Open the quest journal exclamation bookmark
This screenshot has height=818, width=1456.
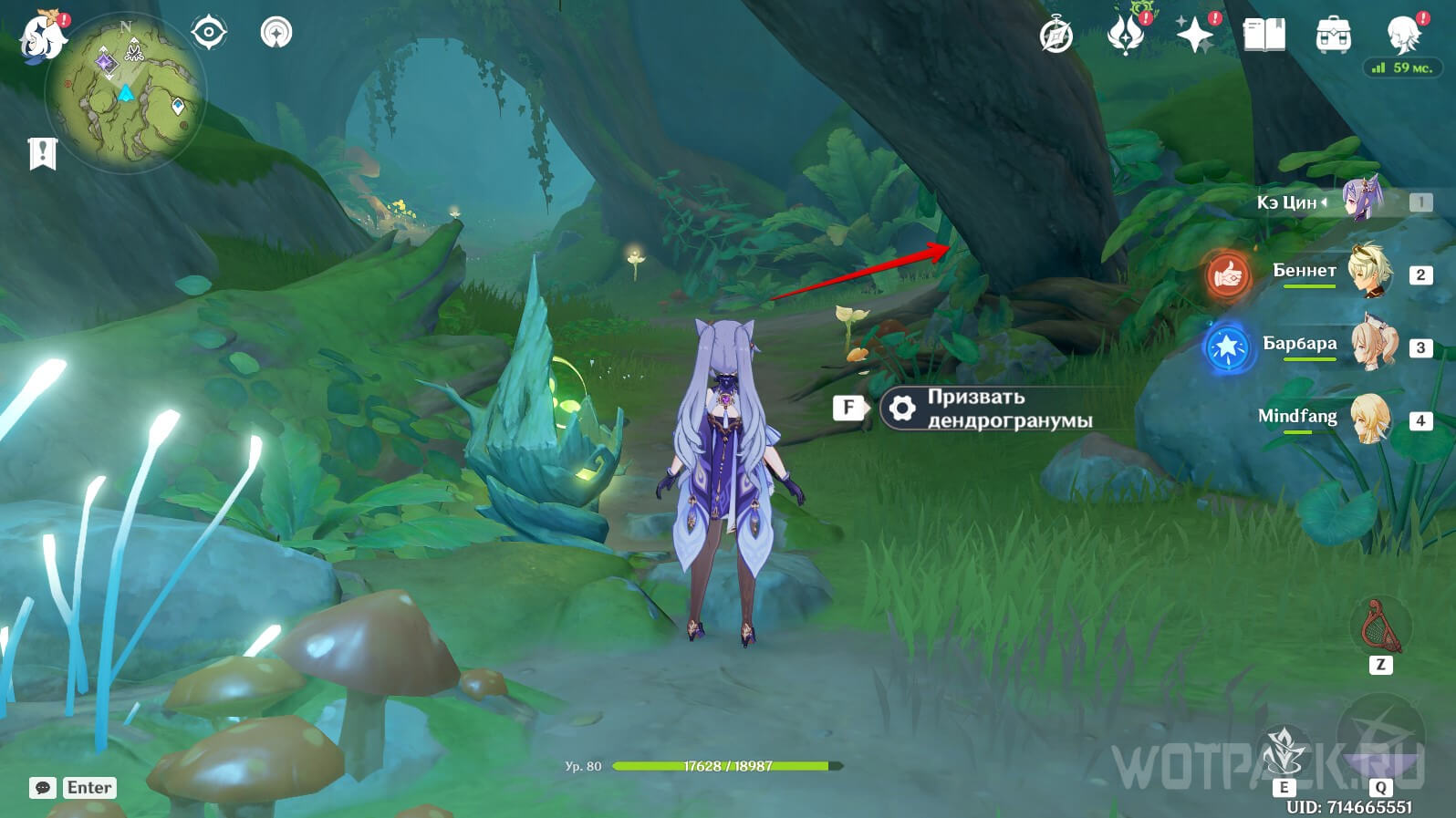click(42, 153)
